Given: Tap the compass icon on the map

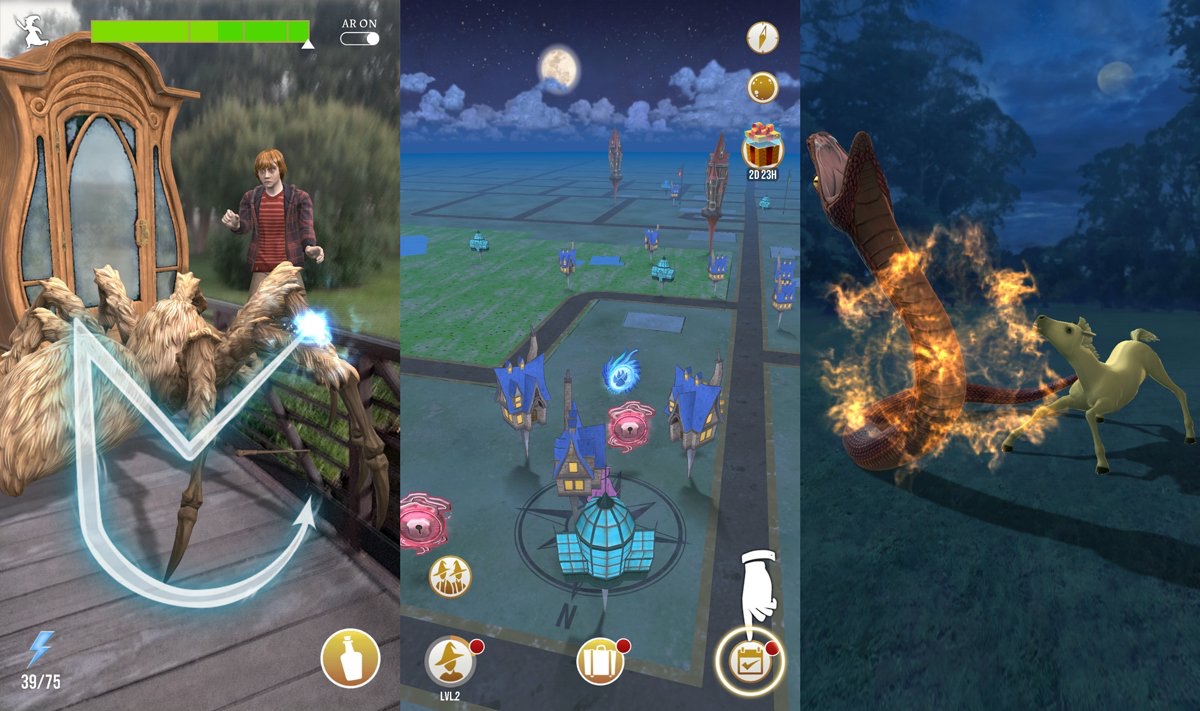Looking at the screenshot, I should (x=763, y=38).
